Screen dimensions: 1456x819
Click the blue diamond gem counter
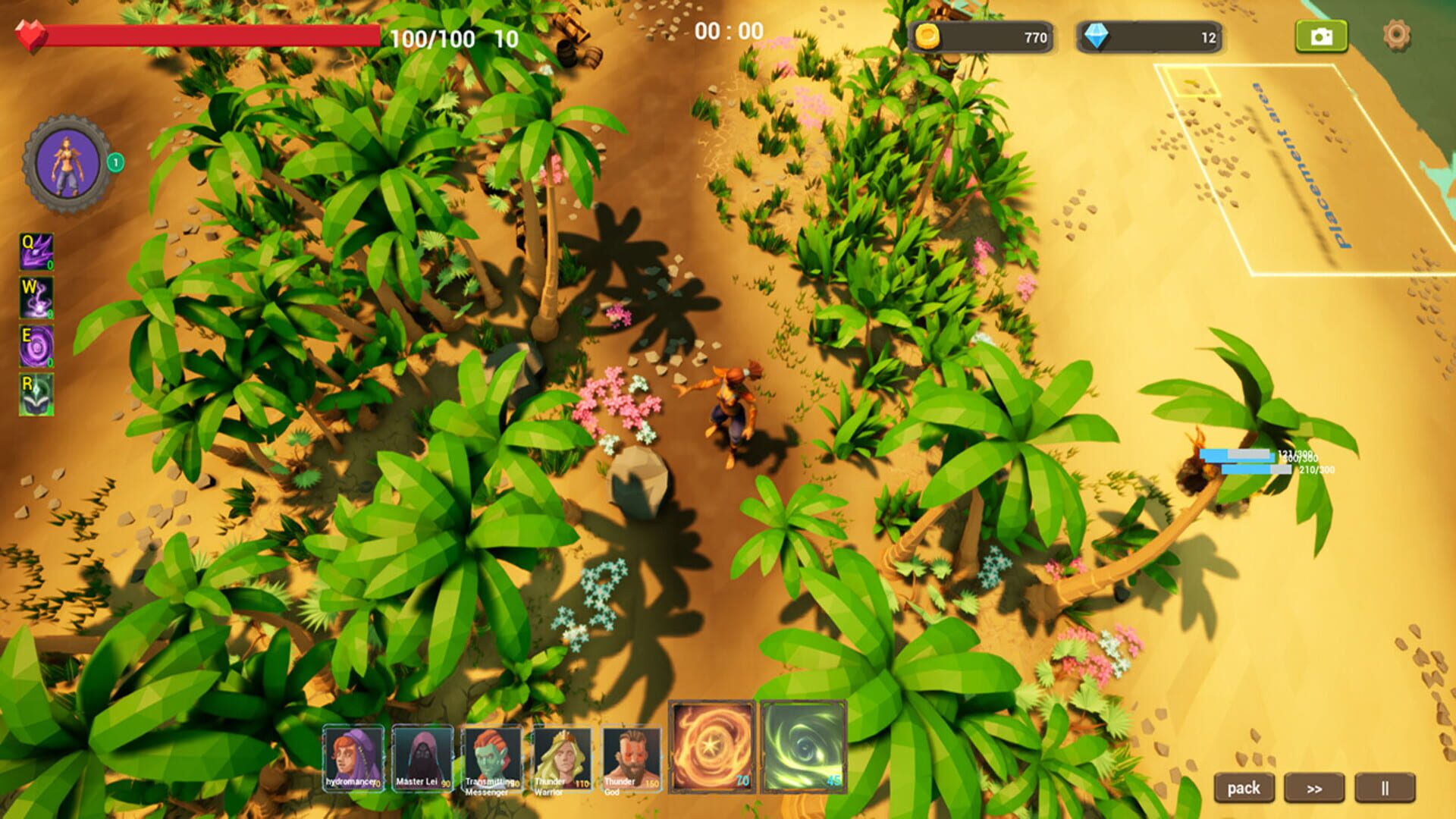click(1145, 34)
